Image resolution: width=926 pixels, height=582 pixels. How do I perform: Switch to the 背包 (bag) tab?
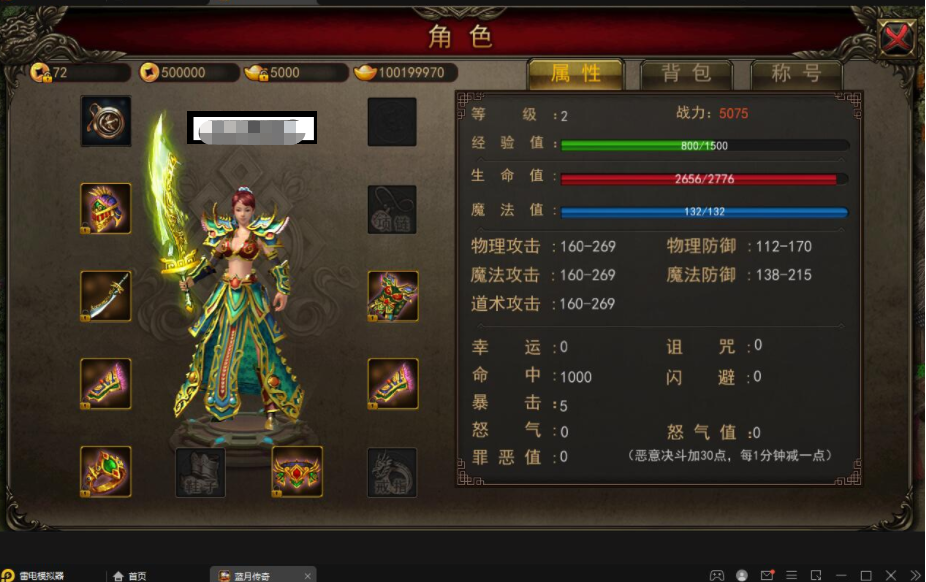pos(686,73)
